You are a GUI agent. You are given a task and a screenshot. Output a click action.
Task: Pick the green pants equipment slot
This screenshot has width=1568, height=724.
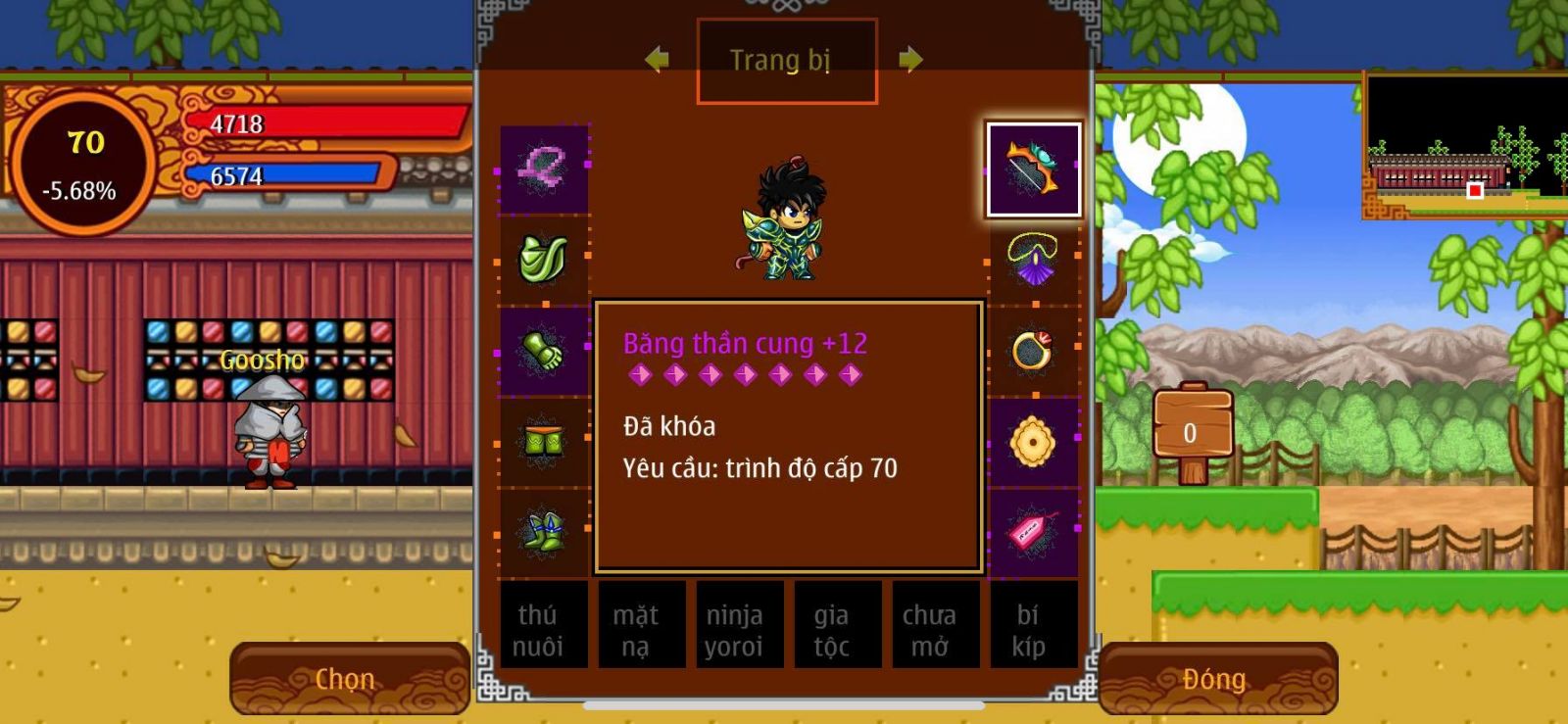(x=544, y=443)
